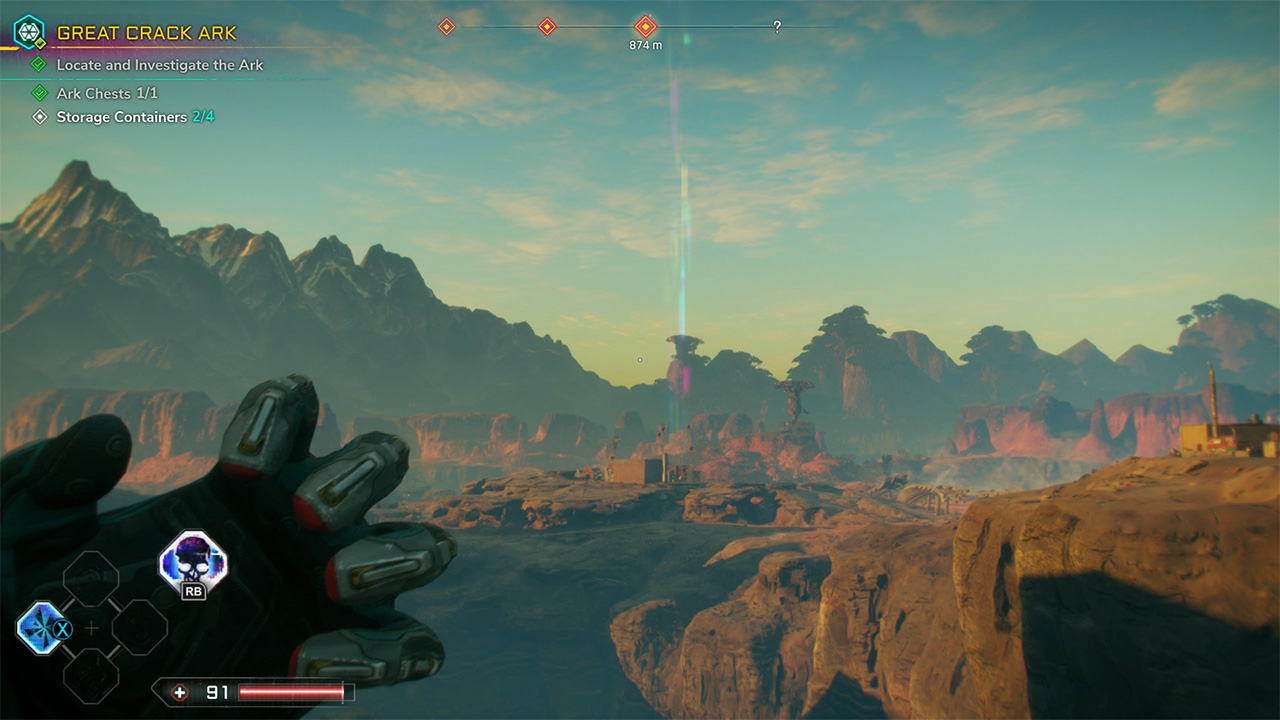Select the Storage Containers objective row
This screenshot has height=720, width=1280.
point(134,117)
